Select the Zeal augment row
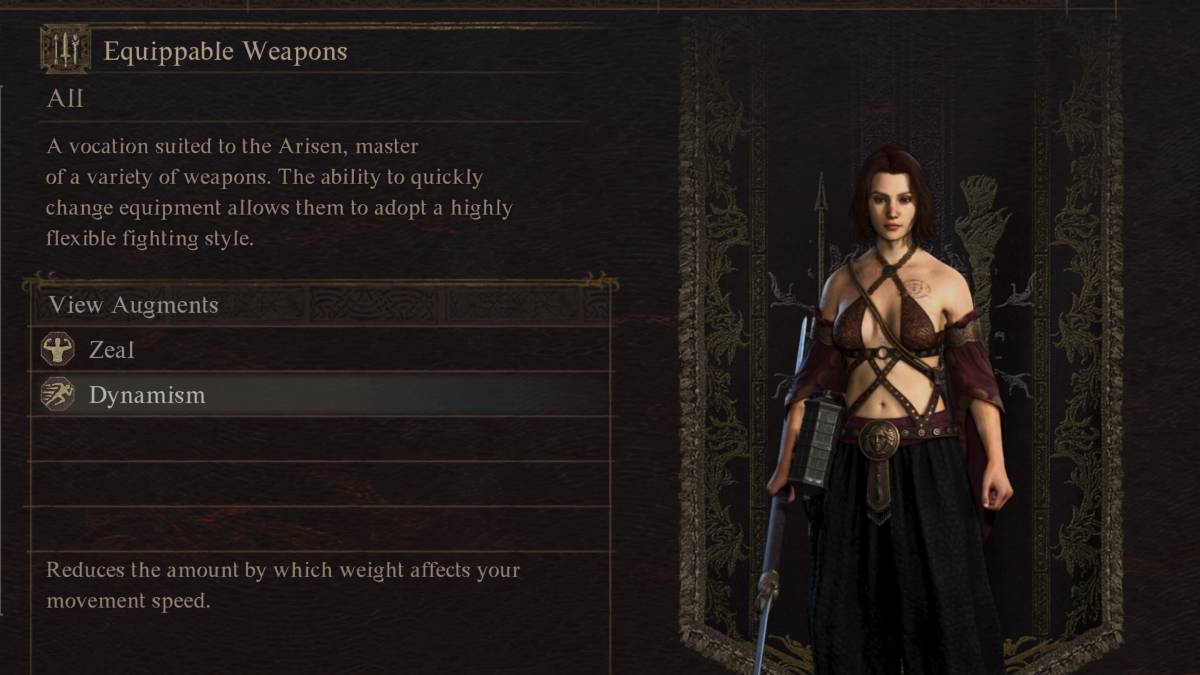The height and width of the screenshot is (675, 1200). (x=320, y=350)
